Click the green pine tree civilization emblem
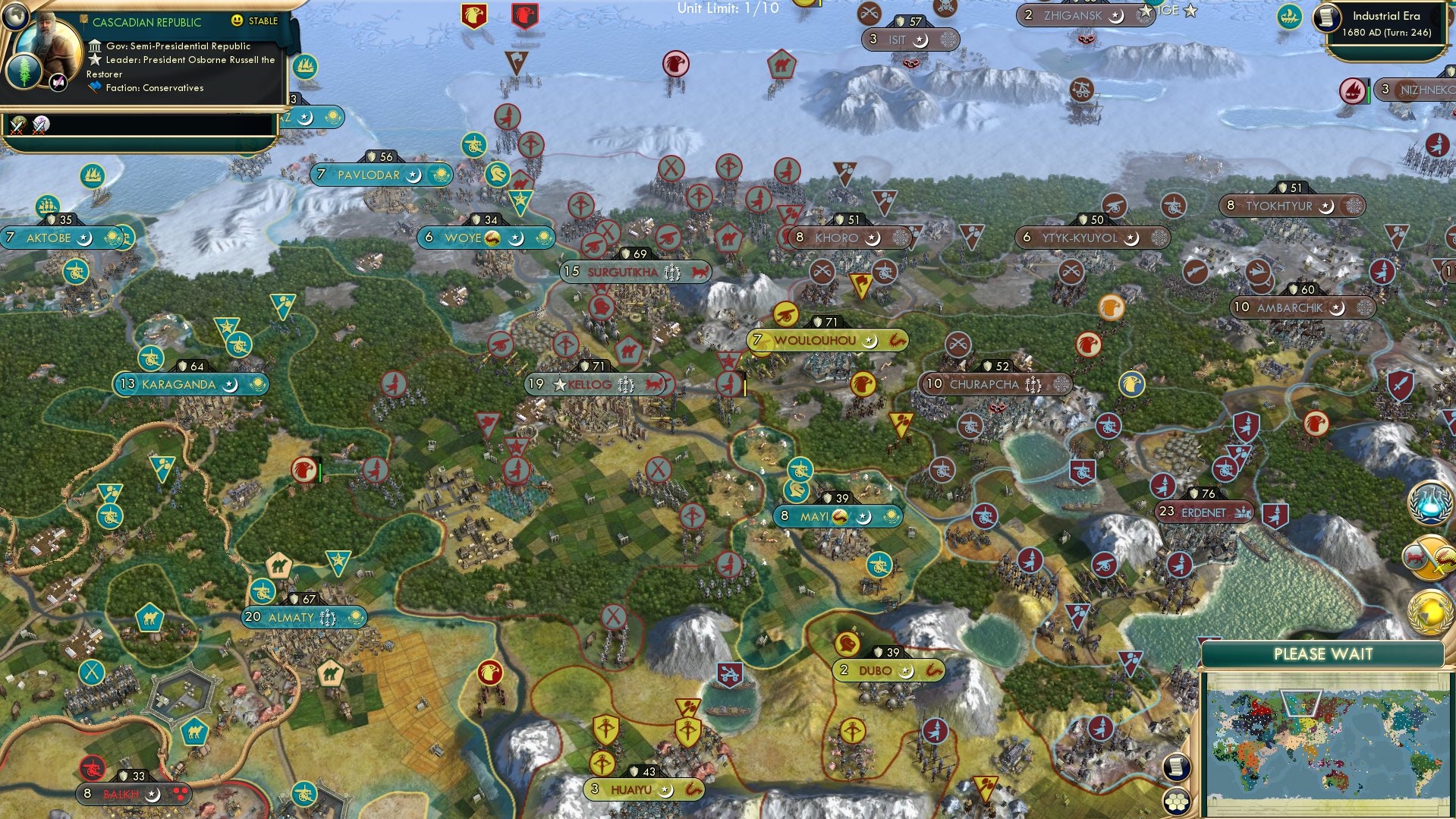Image resolution: width=1456 pixels, height=819 pixels. tap(24, 71)
